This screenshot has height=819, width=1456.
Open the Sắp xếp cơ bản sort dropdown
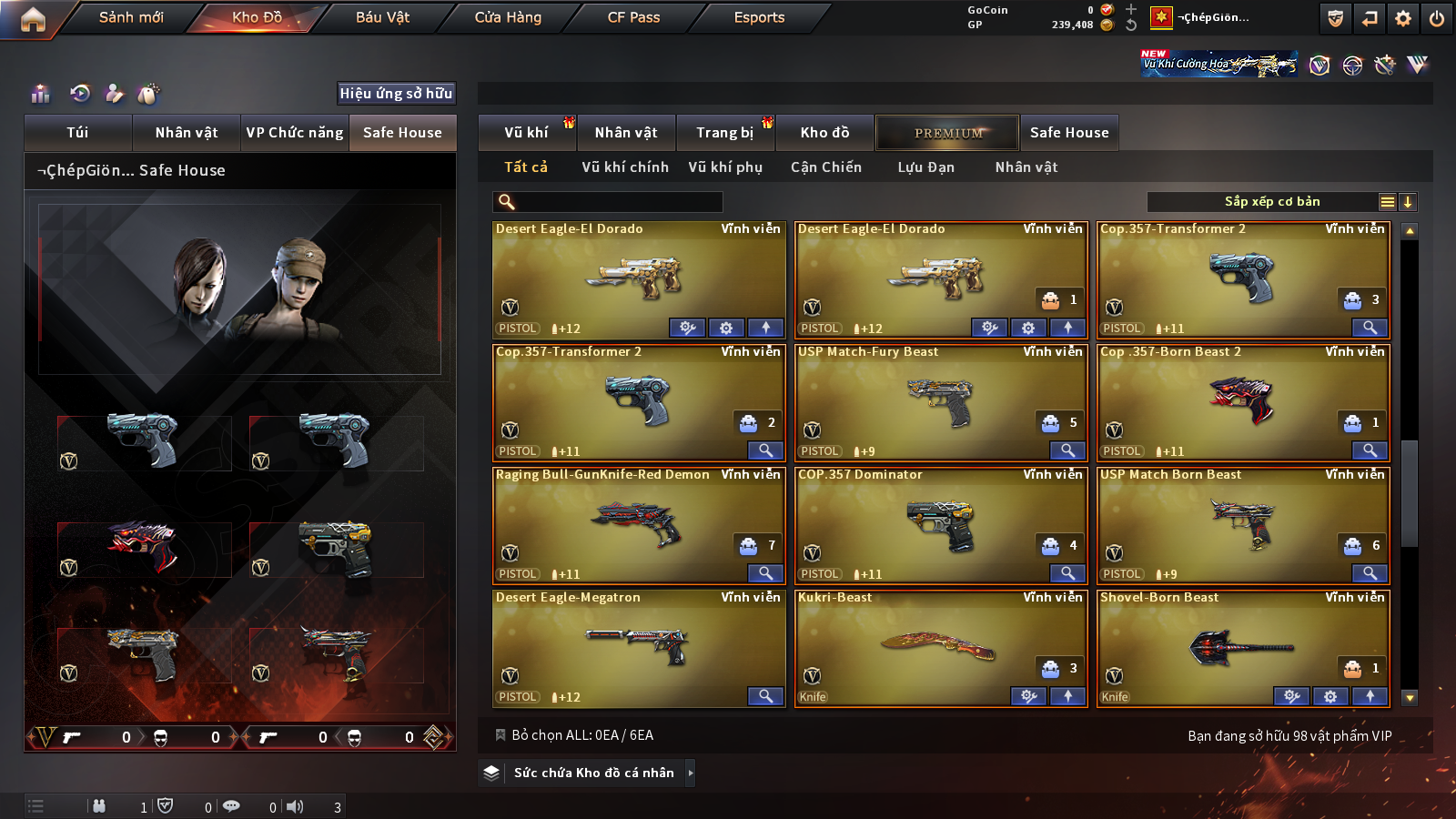coord(1272,202)
